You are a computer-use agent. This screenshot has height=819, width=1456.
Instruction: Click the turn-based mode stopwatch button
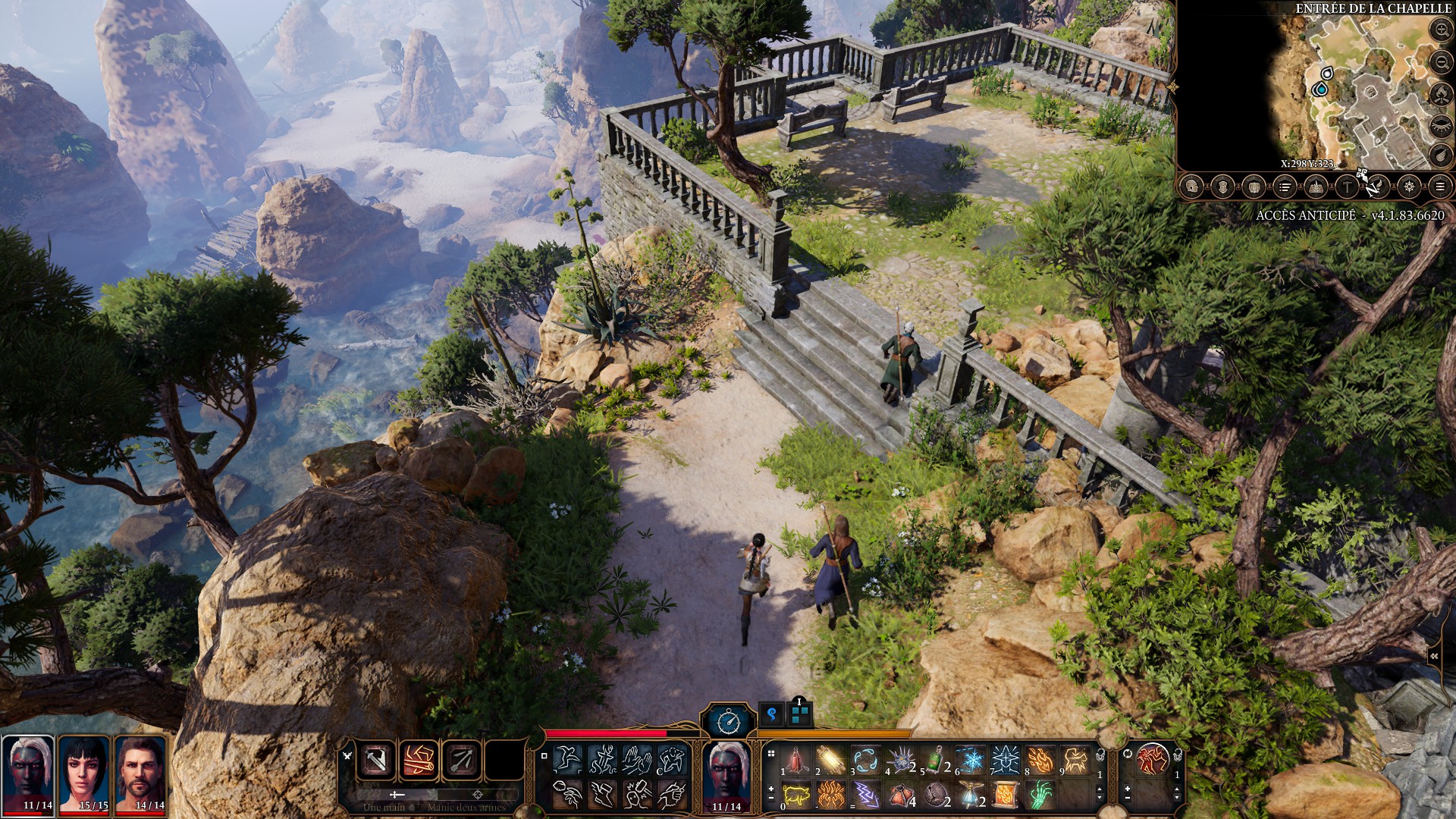[x=729, y=721]
